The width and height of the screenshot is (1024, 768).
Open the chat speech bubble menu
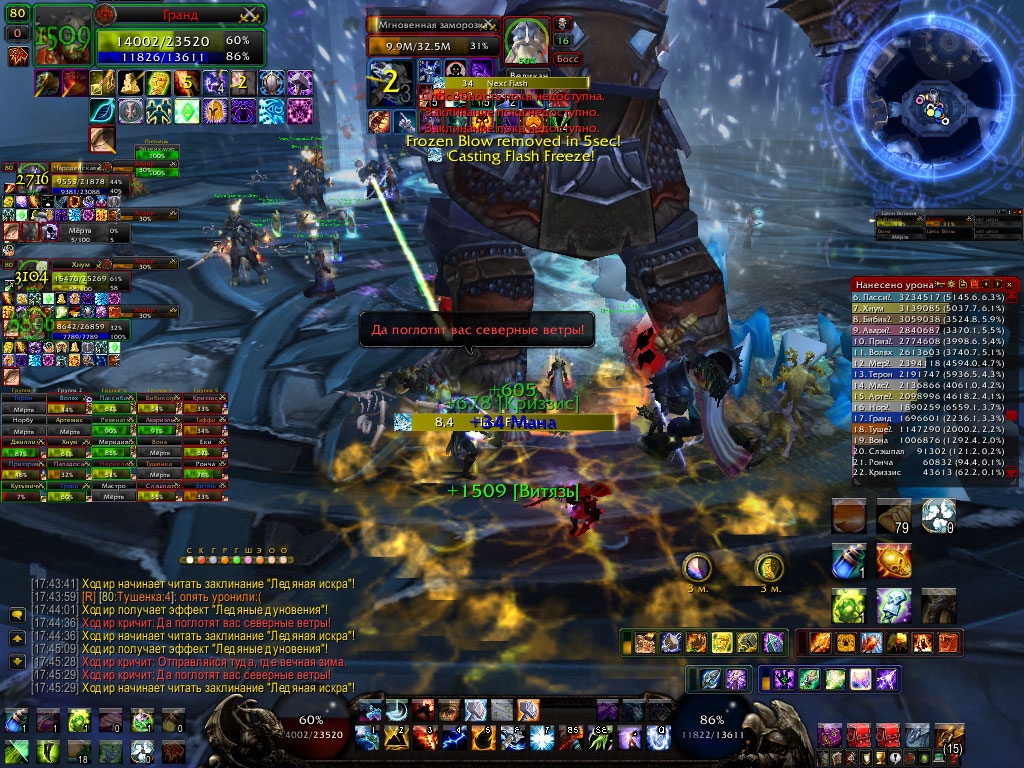pyautogui.click(x=17, y=614)
